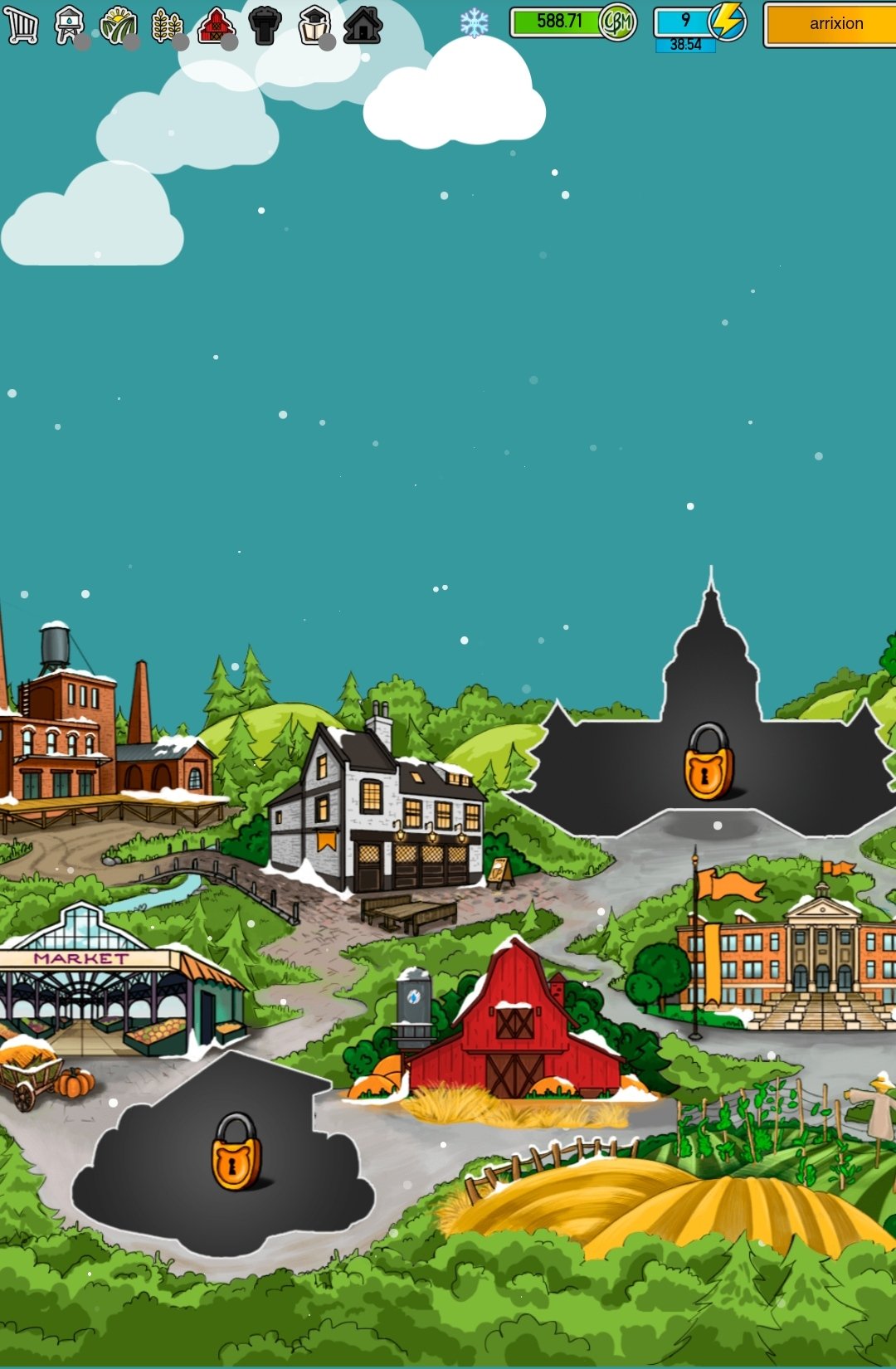
Task: Click the red barn toolbar icon
Action: pos(216,25)
